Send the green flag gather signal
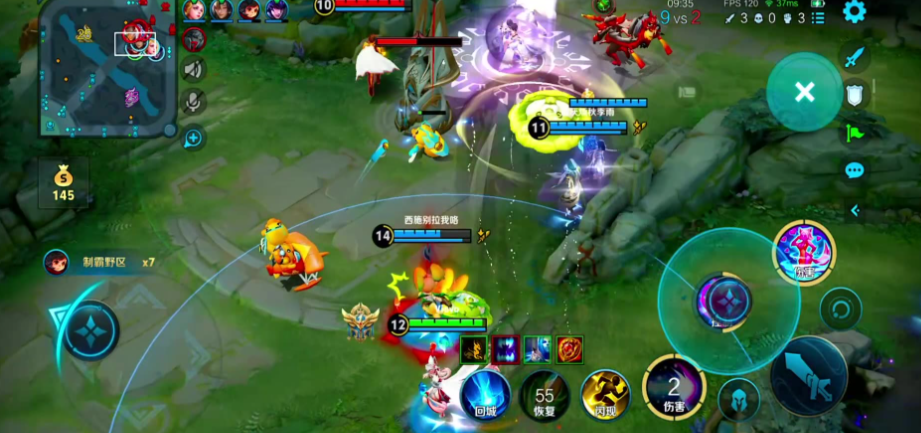 click(x=854, y=132)
